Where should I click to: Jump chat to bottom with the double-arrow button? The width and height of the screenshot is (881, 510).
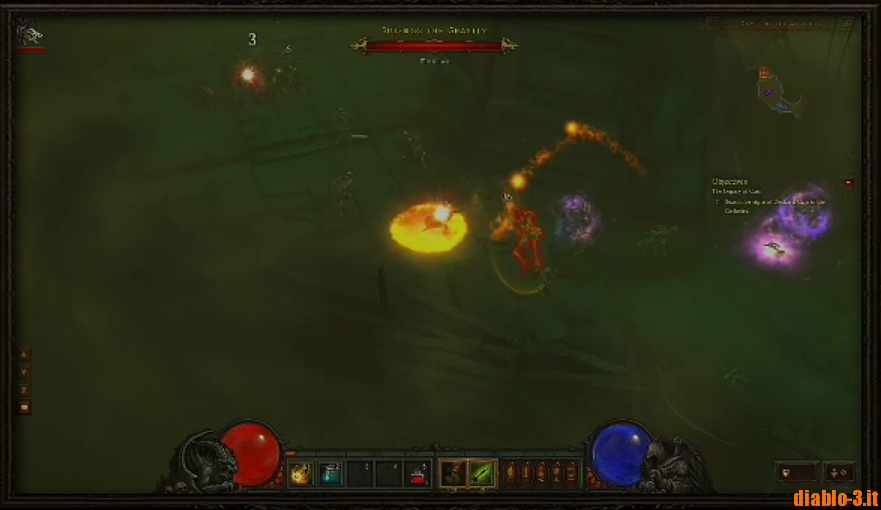[25, 389]
